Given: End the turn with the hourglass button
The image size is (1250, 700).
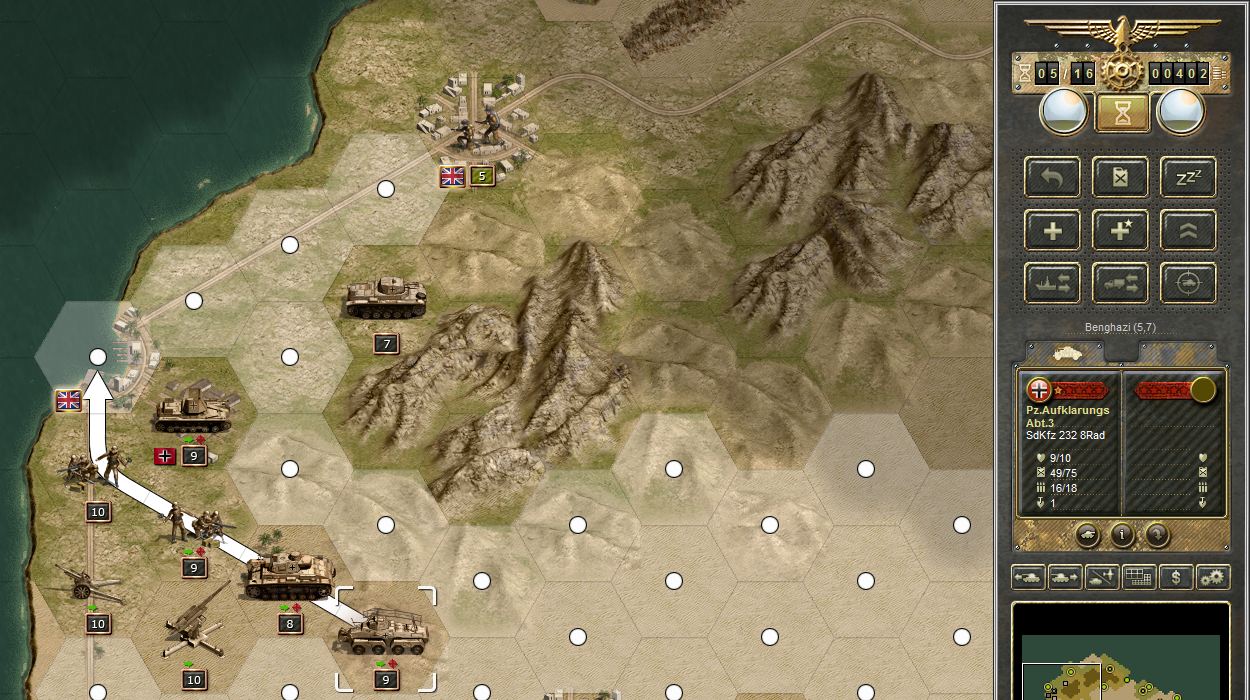Looking at the screenshot, I should pyautogui.click(x=1121, y=112).
